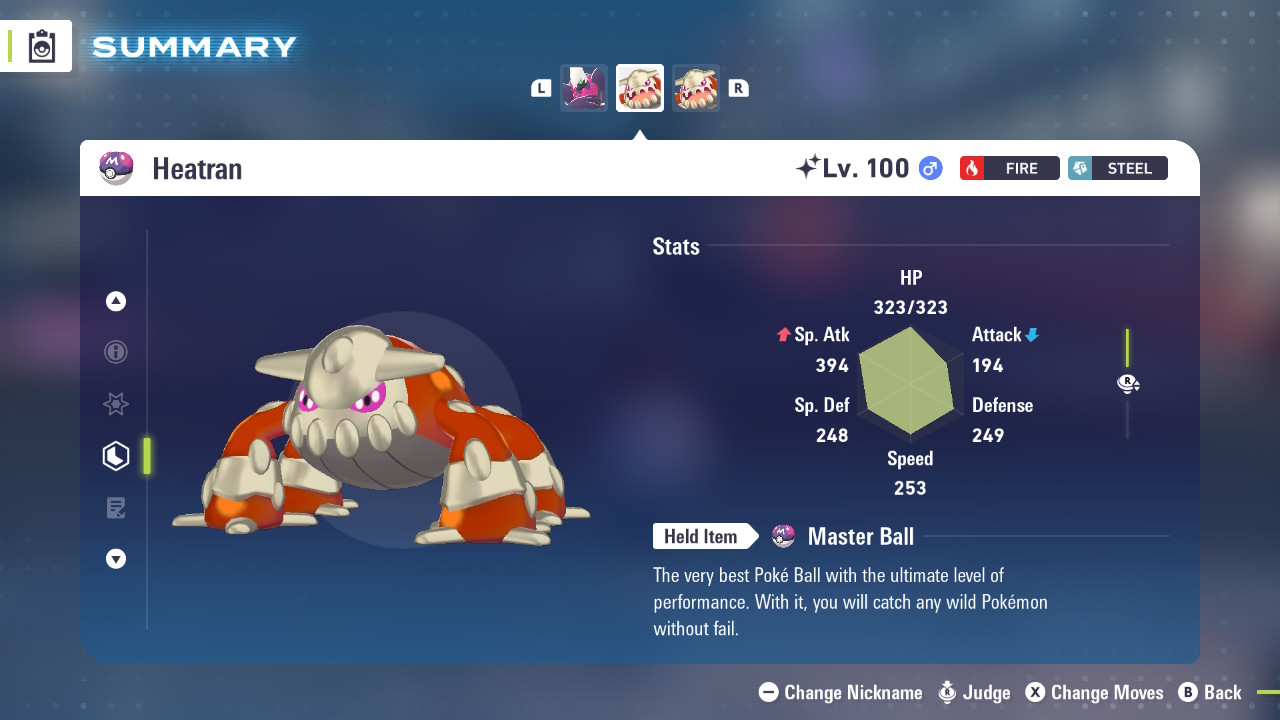Open Change Moves
Viewport: 1280px width, 720px height.
(1095, 692)
